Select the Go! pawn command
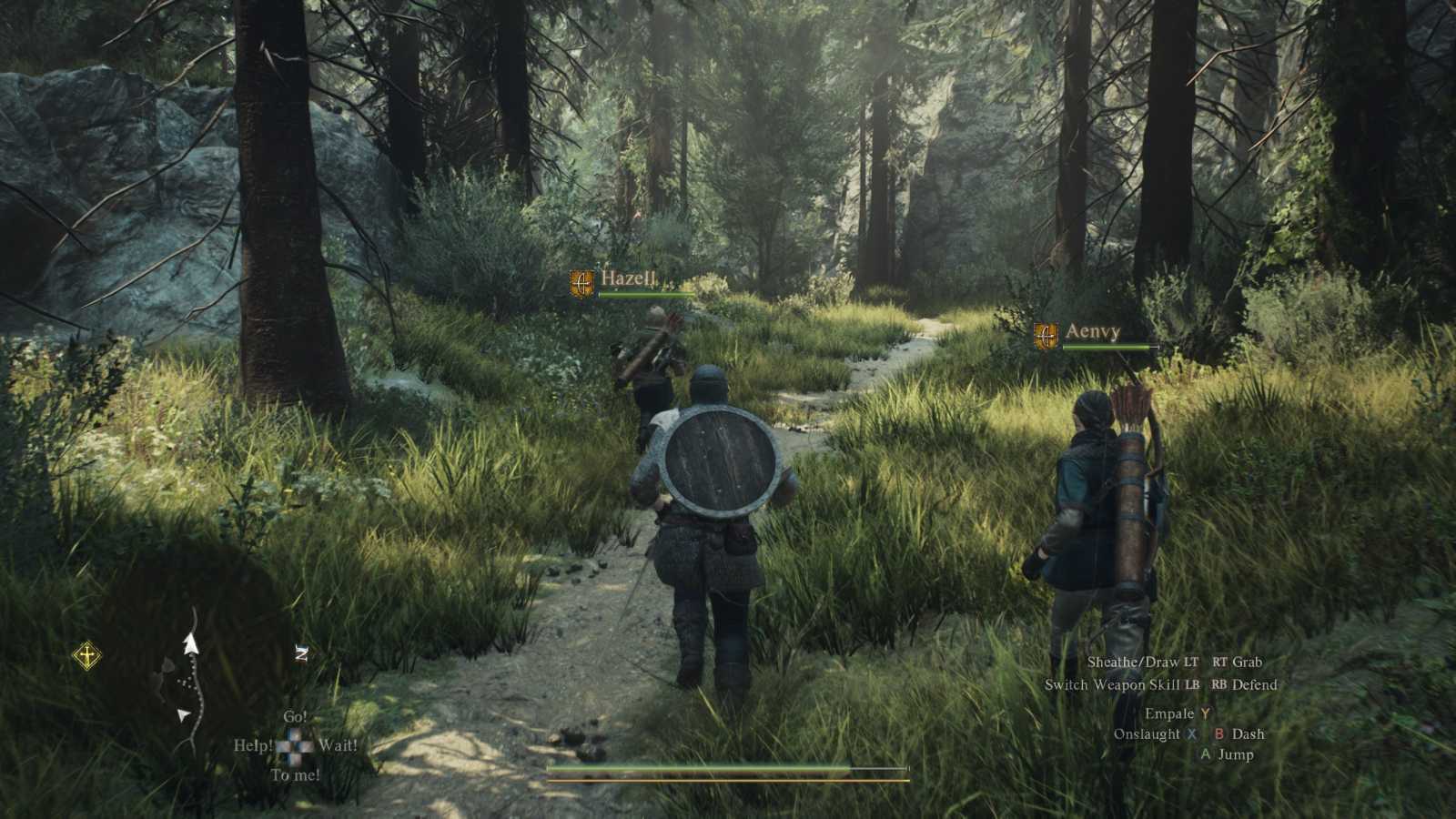Screen dimensions: 1456x819 (x=296, y=716)
